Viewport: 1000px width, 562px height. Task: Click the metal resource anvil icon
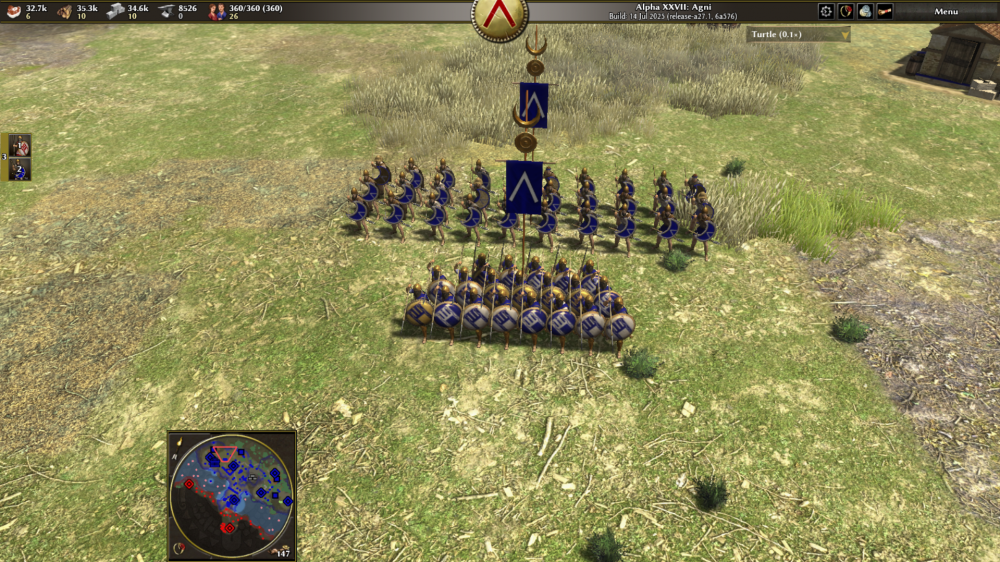[x=165, y=11]
